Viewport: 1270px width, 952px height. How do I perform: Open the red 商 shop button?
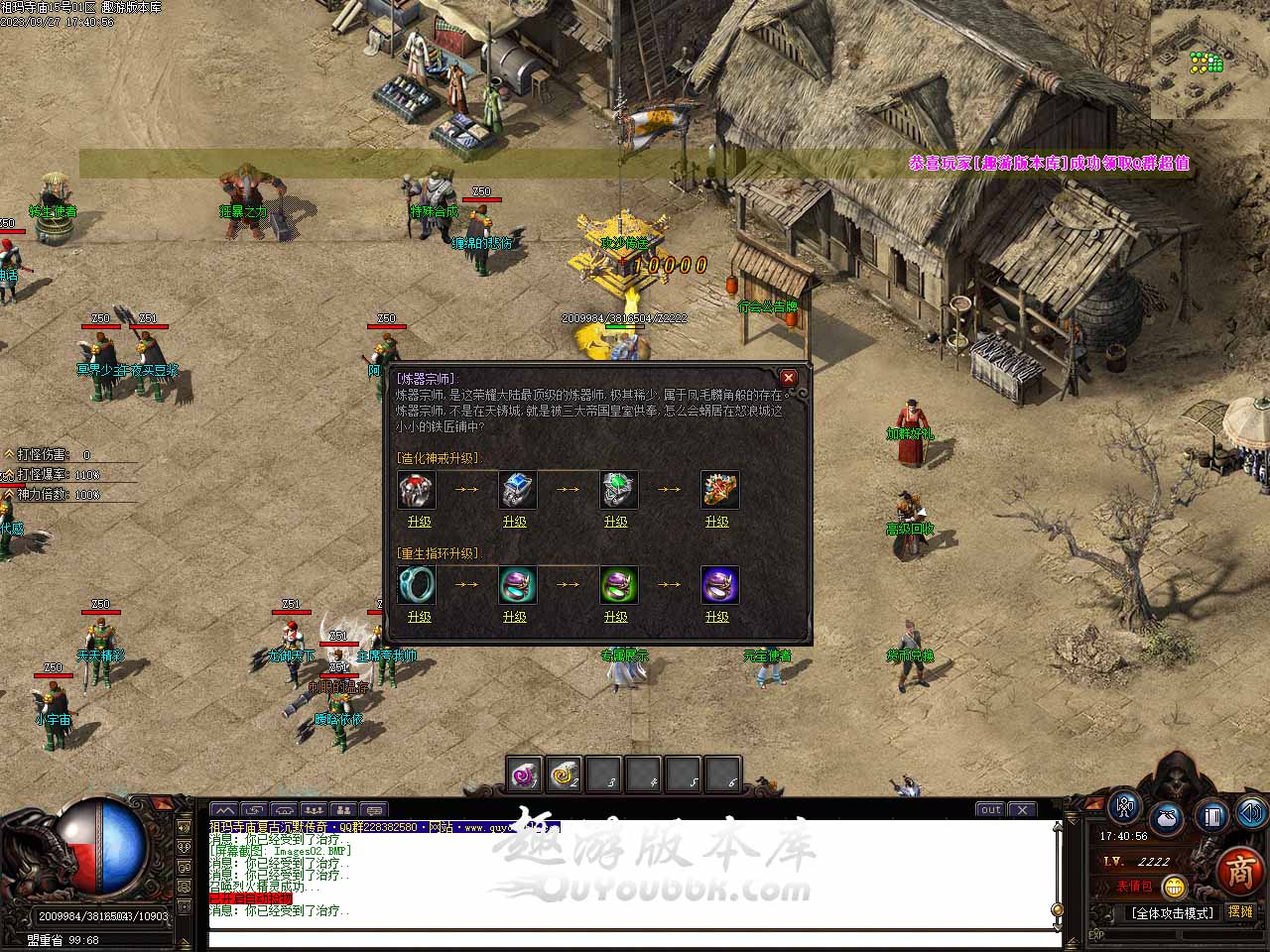pyautogui.click(x=1239, y=871)
